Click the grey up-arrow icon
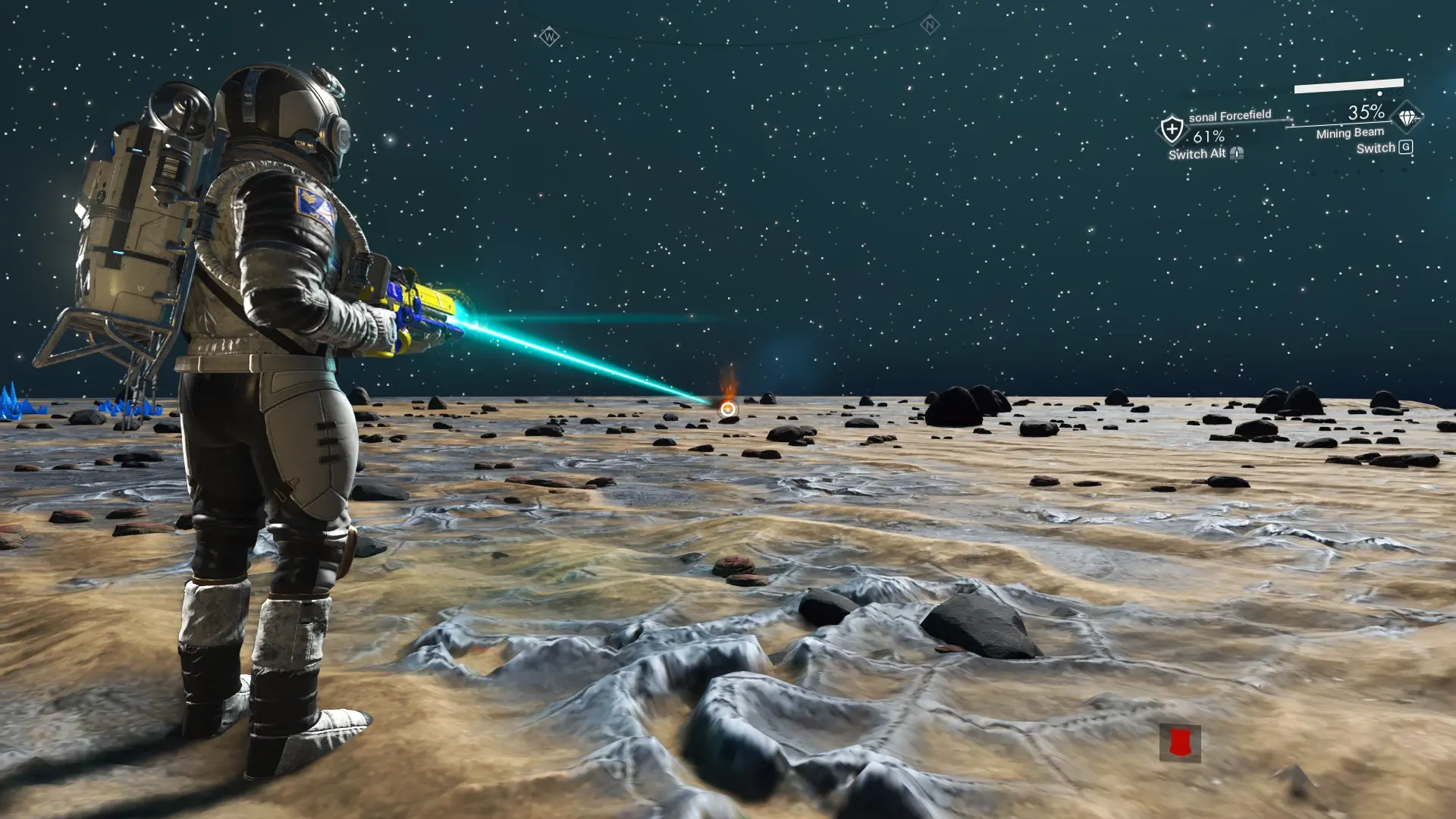Screen dimensions: 1456x819 pos(1296,779)
